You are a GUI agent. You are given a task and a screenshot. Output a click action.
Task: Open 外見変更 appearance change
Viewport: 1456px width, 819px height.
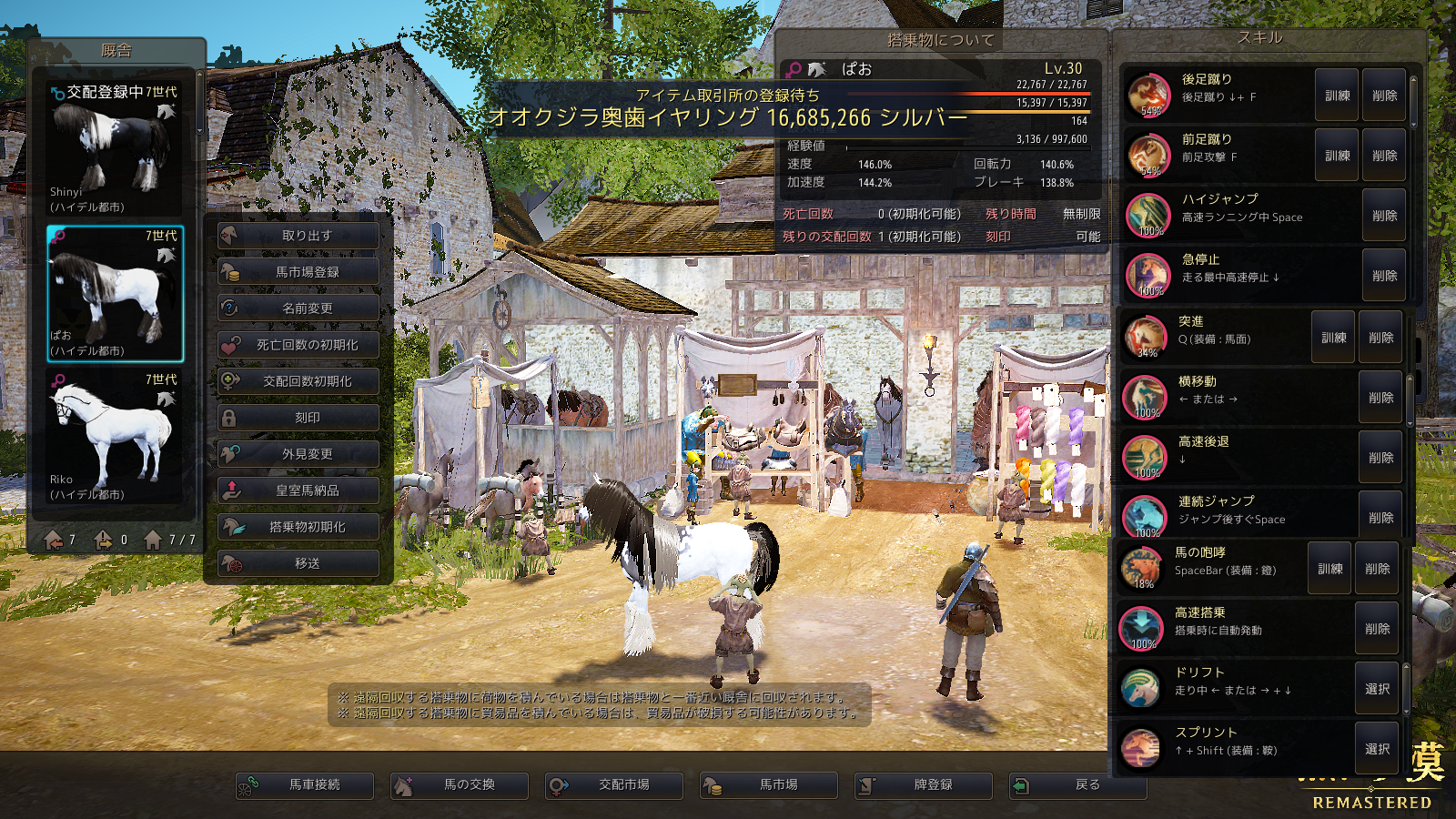(298, 454)
